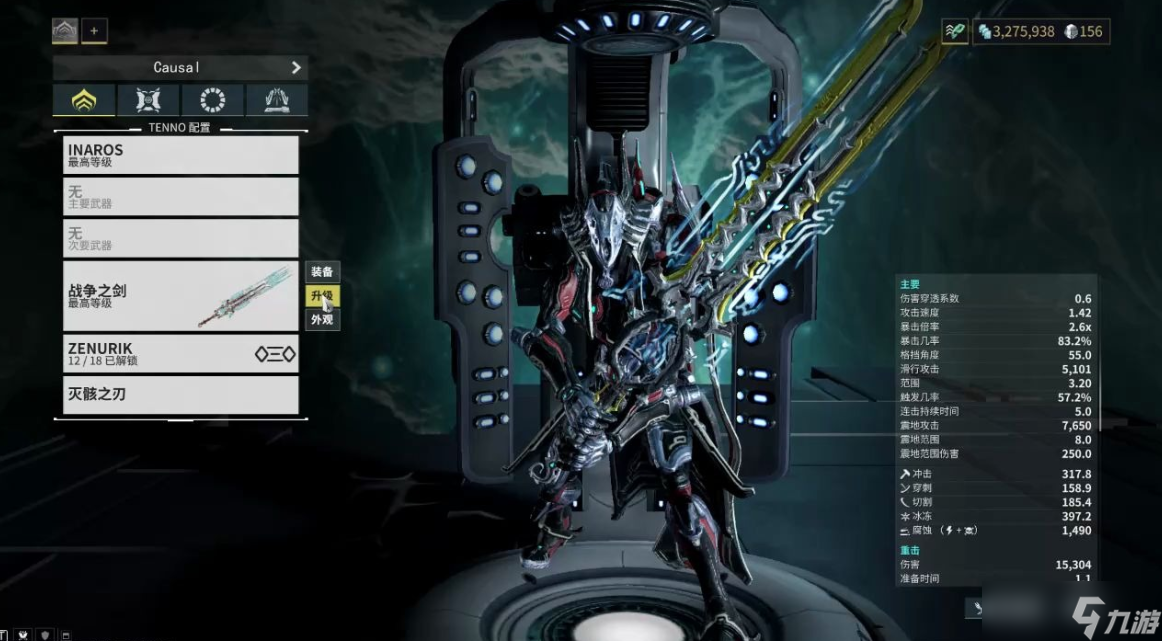Screen dimensions: 1162x641
Task: Open the Causal loadout selector arrow
Action: pyautogui.click(x=296, y=67)
